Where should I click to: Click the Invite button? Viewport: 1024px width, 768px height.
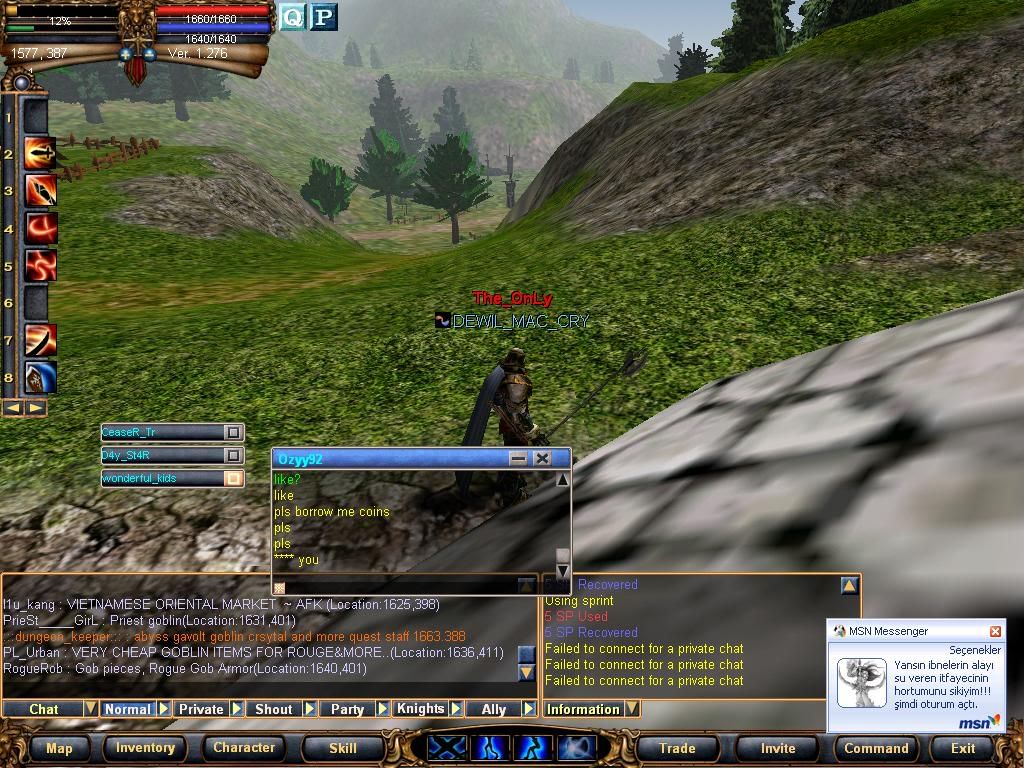(x=778, y=748)
